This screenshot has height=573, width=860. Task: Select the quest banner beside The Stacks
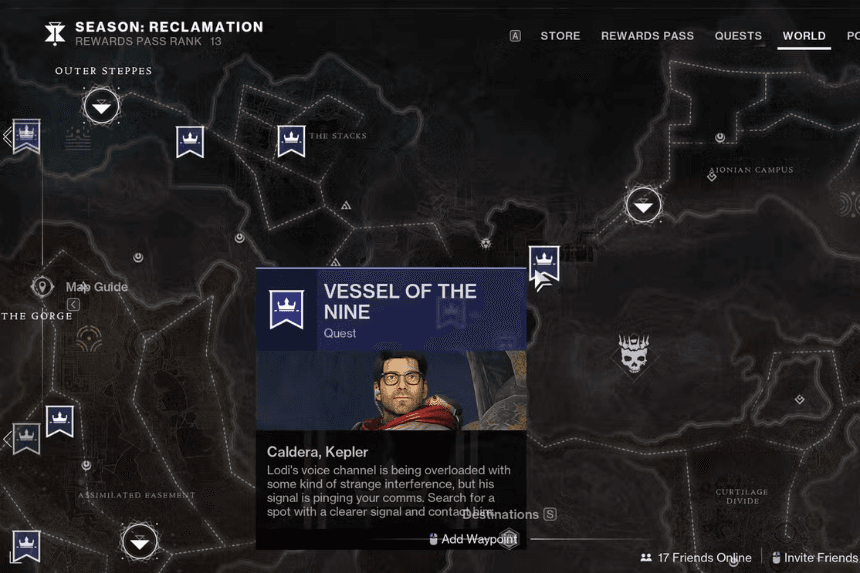291,141
